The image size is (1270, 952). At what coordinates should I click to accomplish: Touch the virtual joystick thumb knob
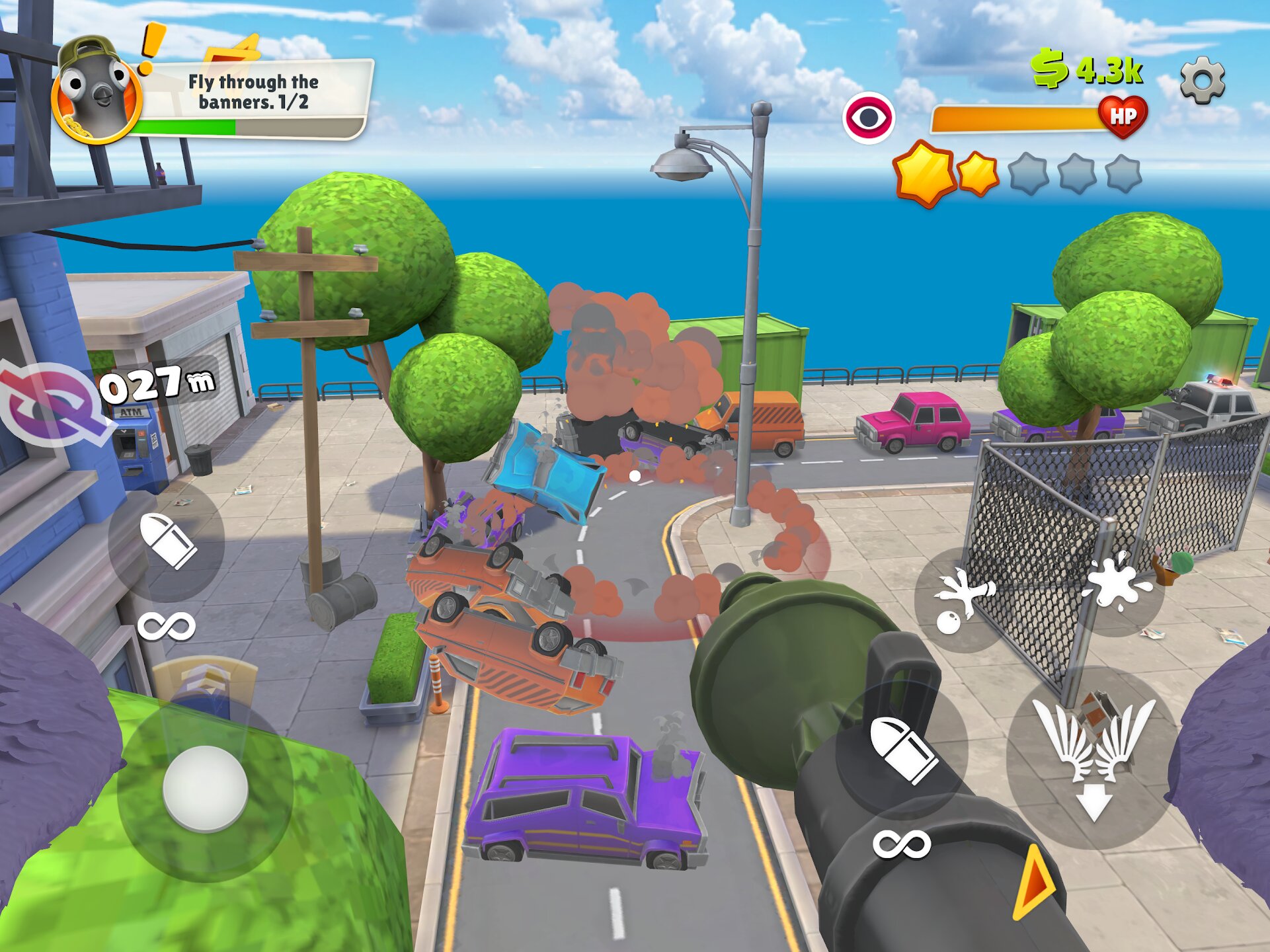205,788
